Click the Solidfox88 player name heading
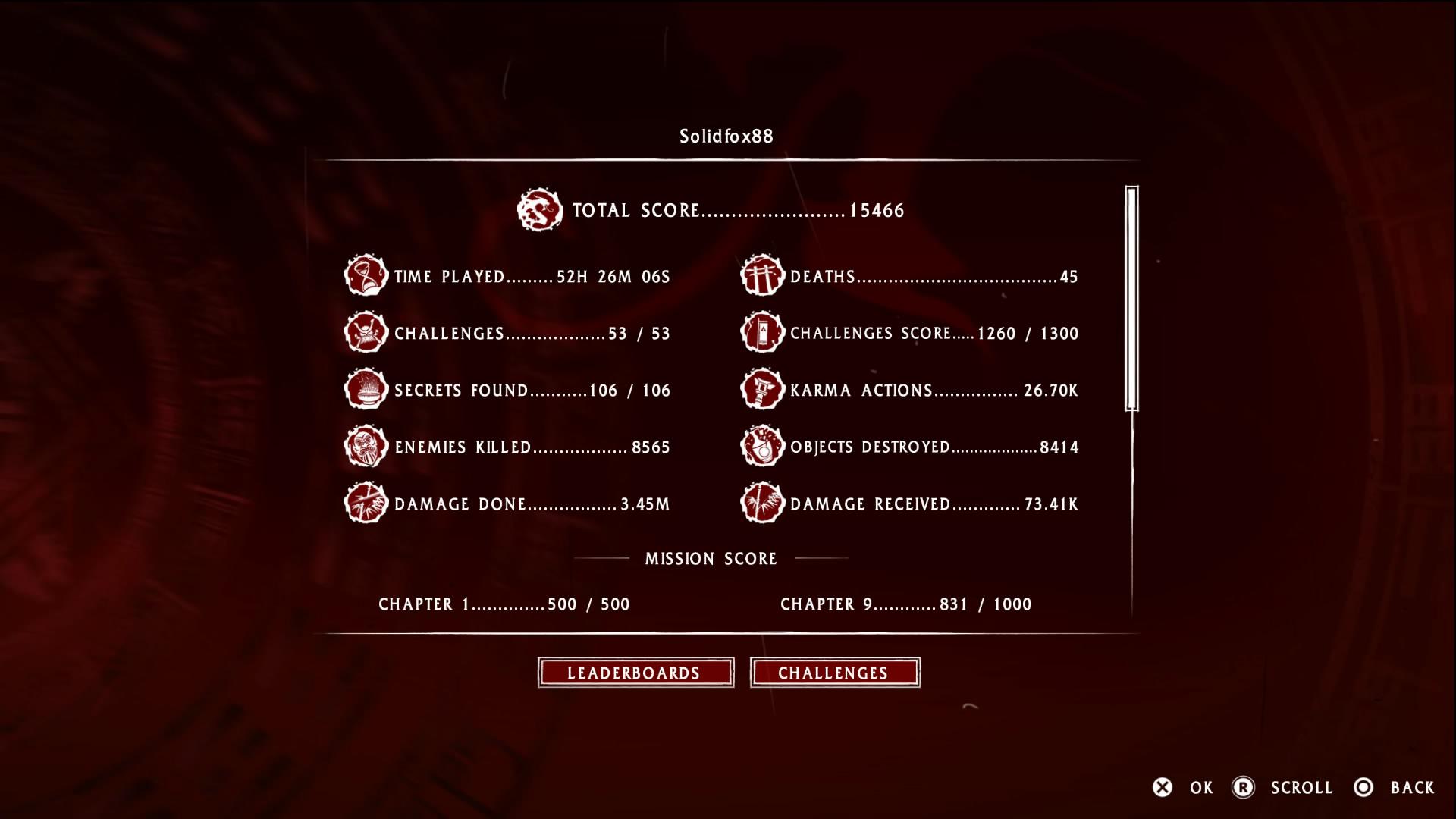 727,133
